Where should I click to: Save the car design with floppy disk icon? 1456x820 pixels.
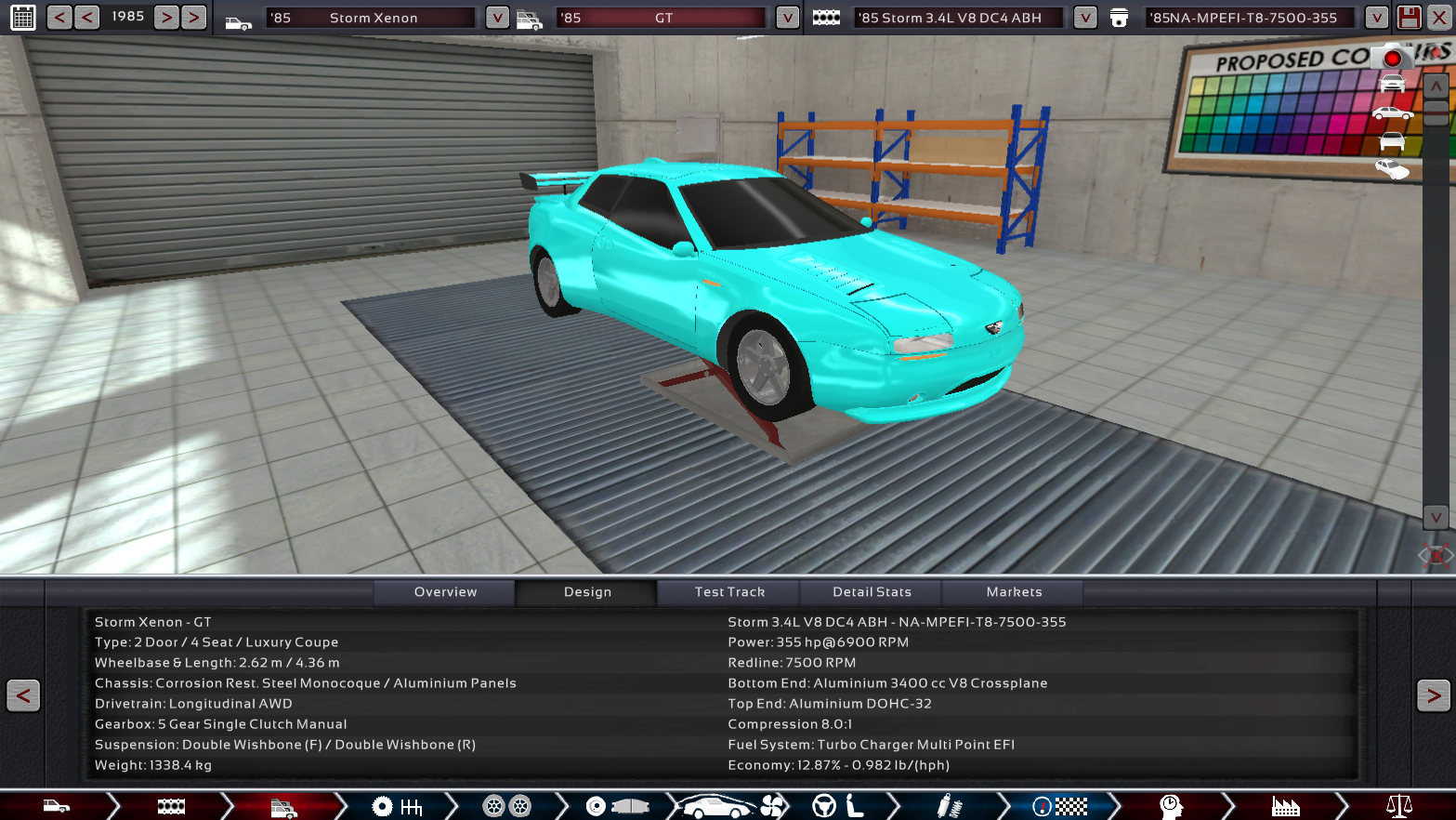(x=1409, y=18)
